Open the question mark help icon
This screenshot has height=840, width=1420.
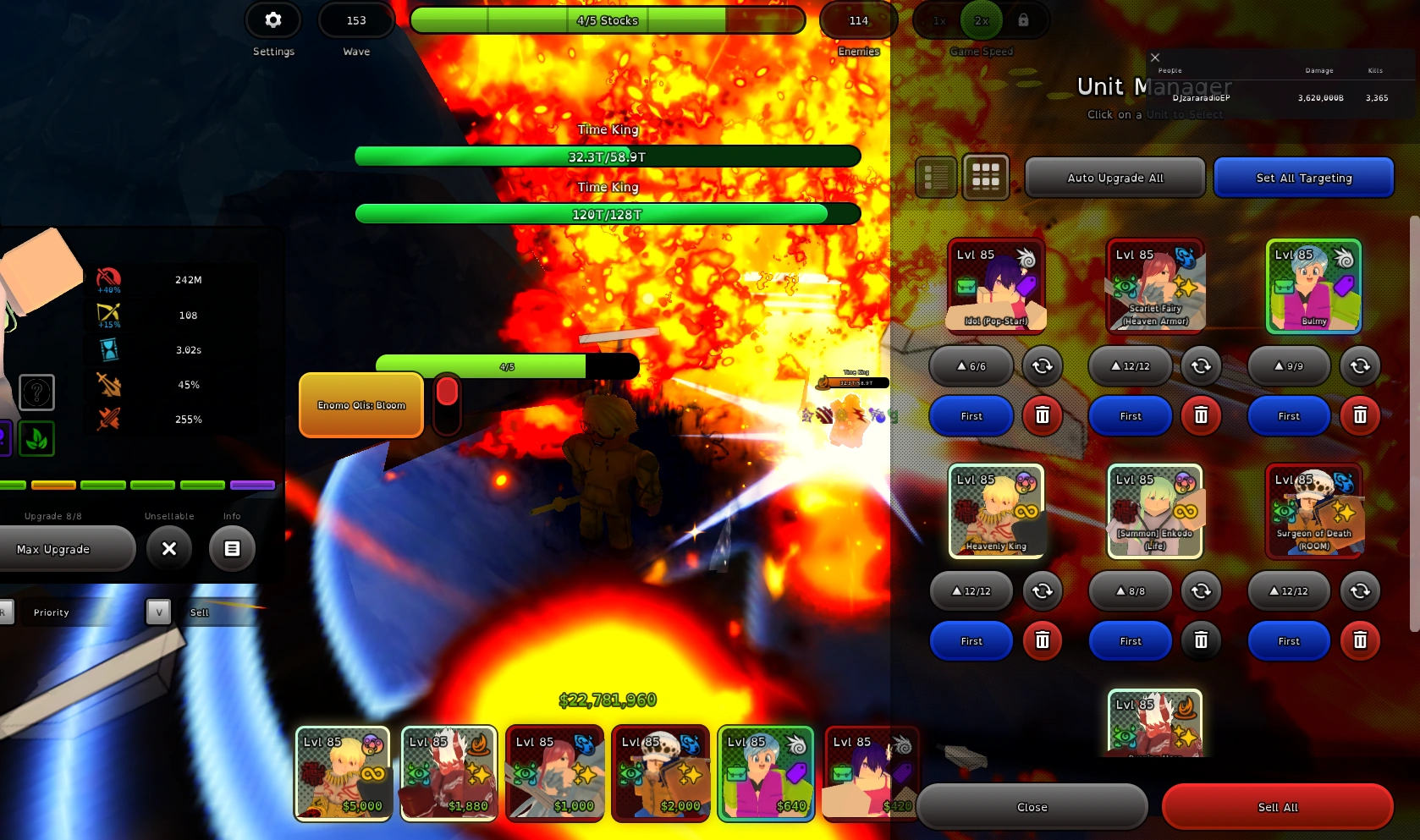point(36,392)
